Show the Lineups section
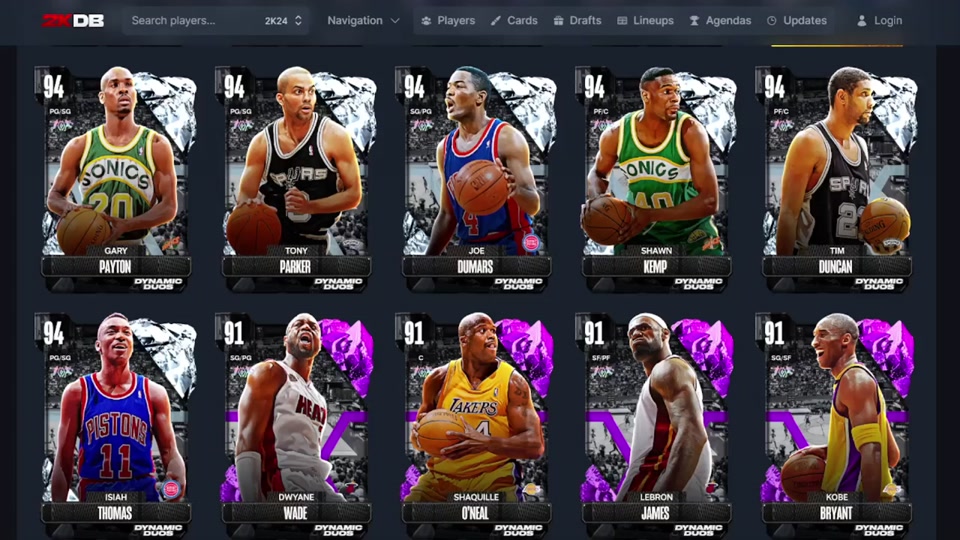Viewport: 960px width, 540px height. (645, 20)
